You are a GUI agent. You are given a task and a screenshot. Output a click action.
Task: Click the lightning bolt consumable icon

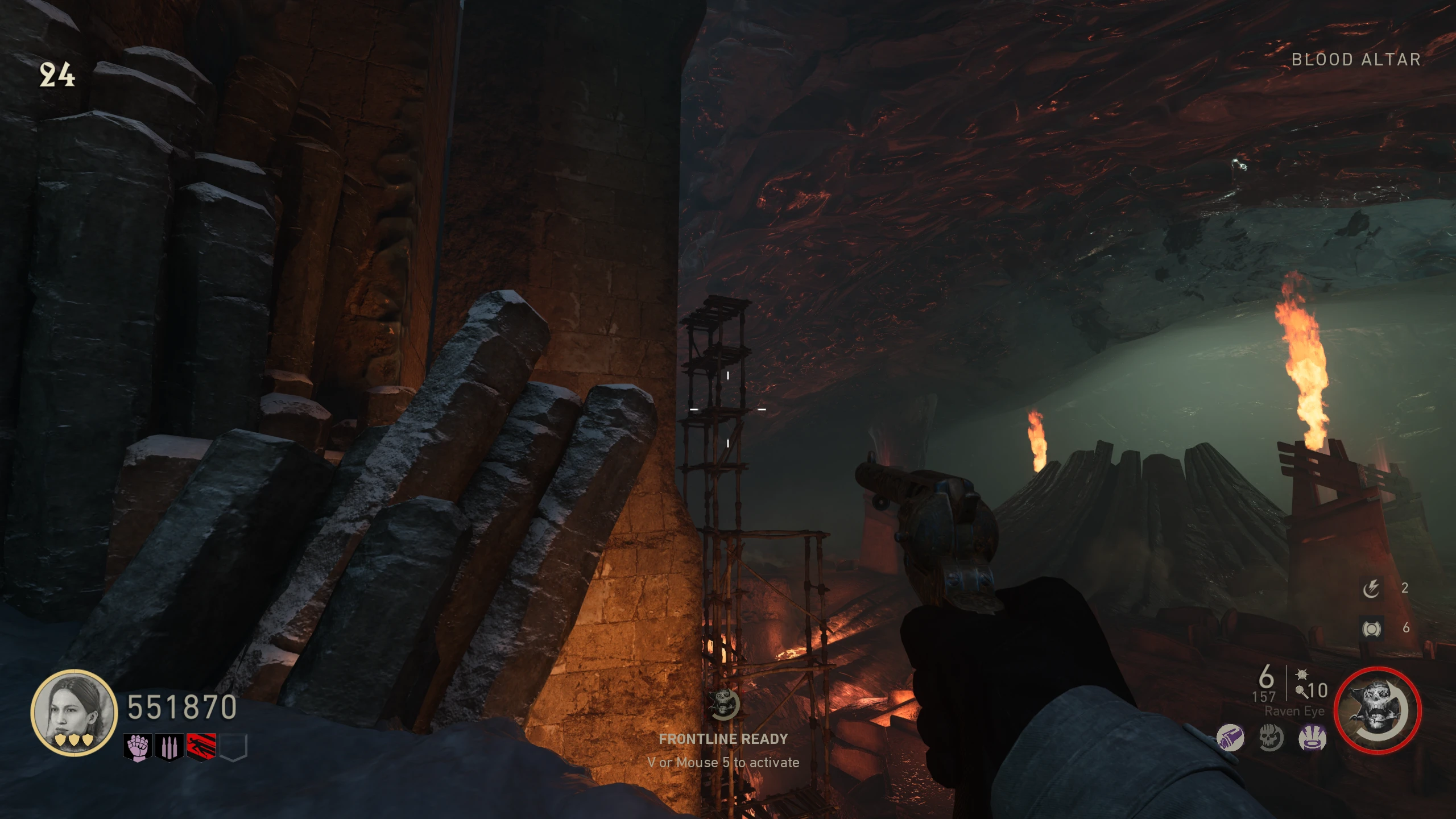1371,588
